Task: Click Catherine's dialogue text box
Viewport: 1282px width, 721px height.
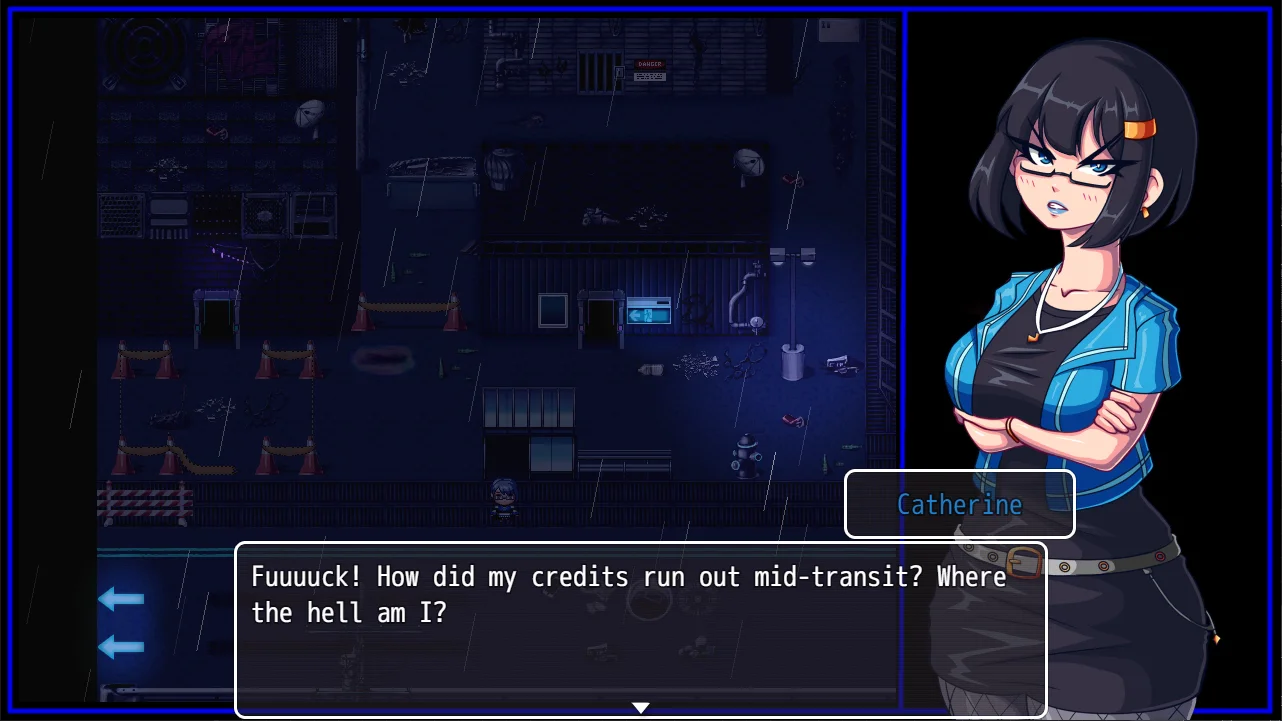Action: point(640,628)
